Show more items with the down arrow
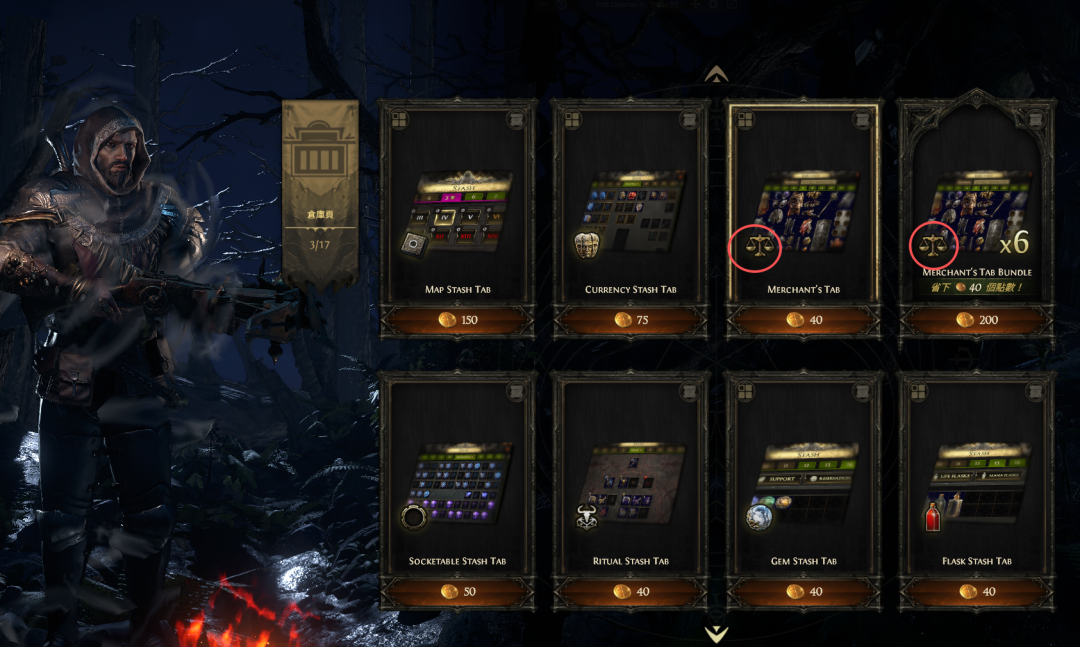Image resolution: width=1080 pixels, height=647 pixels. click(716, 633)
